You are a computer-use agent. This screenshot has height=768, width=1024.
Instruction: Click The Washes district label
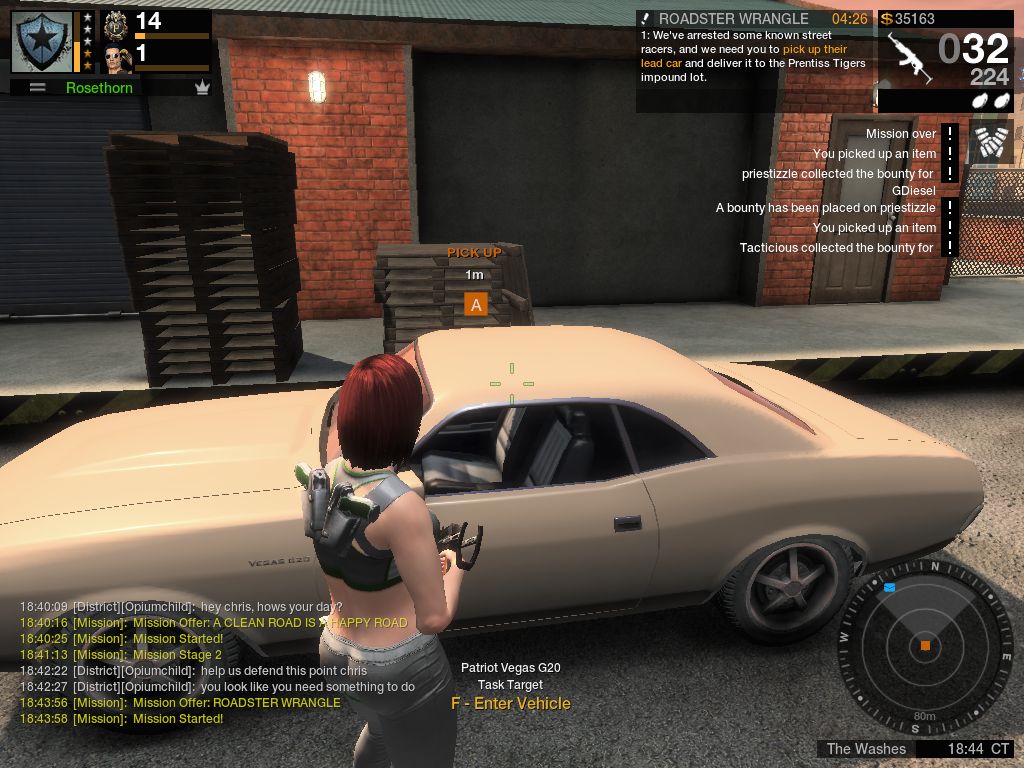[866, 749]
